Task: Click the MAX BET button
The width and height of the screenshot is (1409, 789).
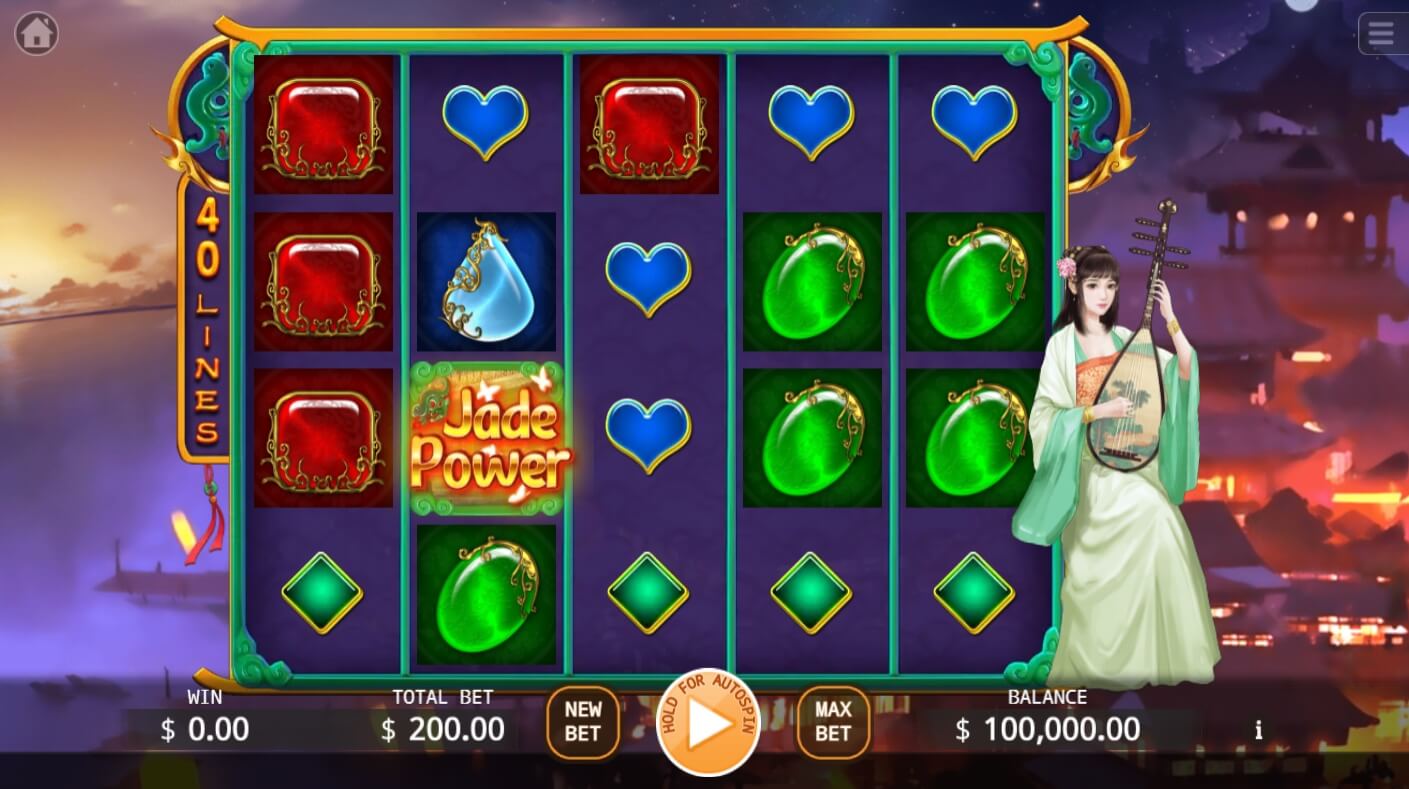Action: 832,722
